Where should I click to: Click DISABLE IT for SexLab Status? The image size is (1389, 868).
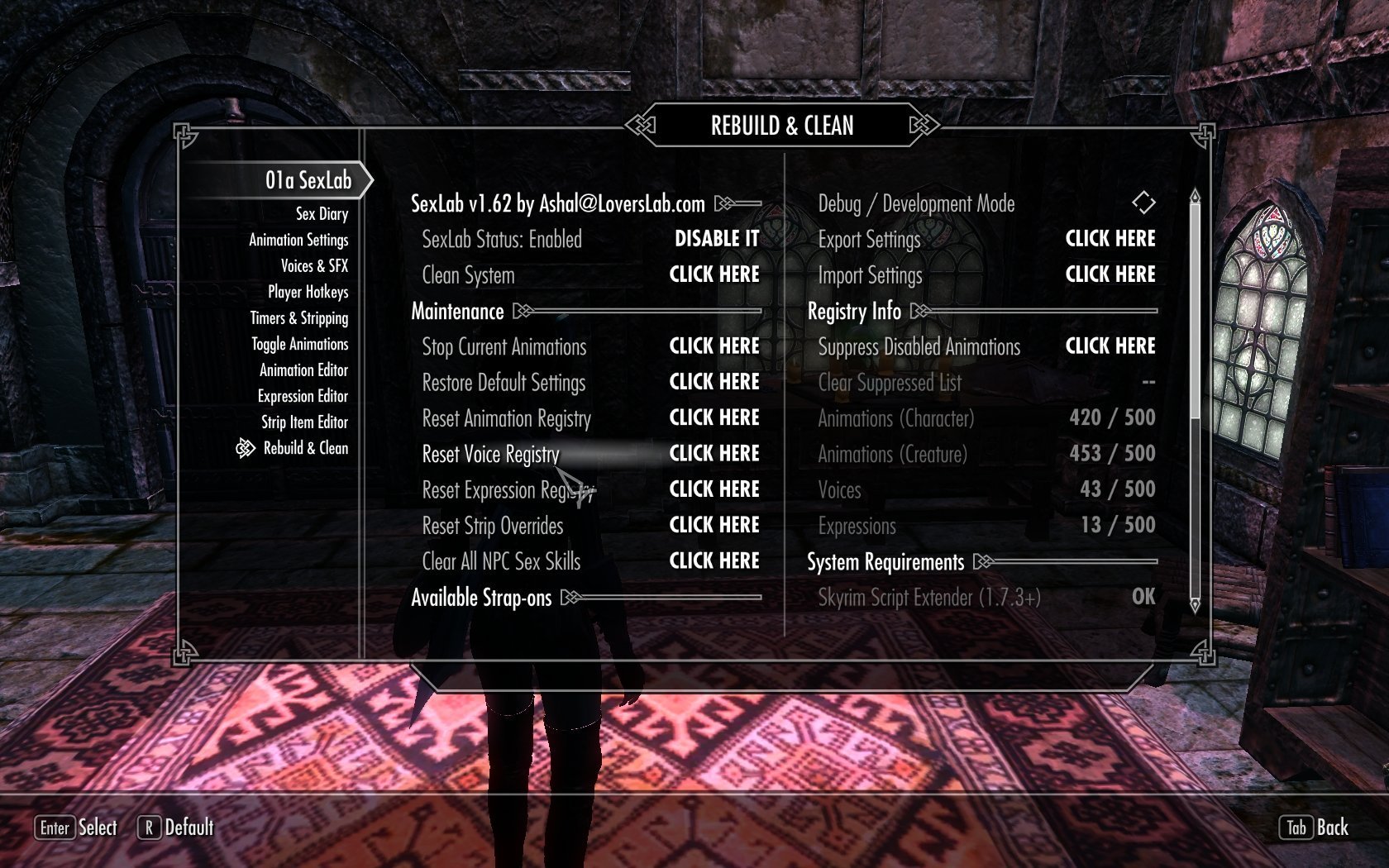(x=716, y=239)
